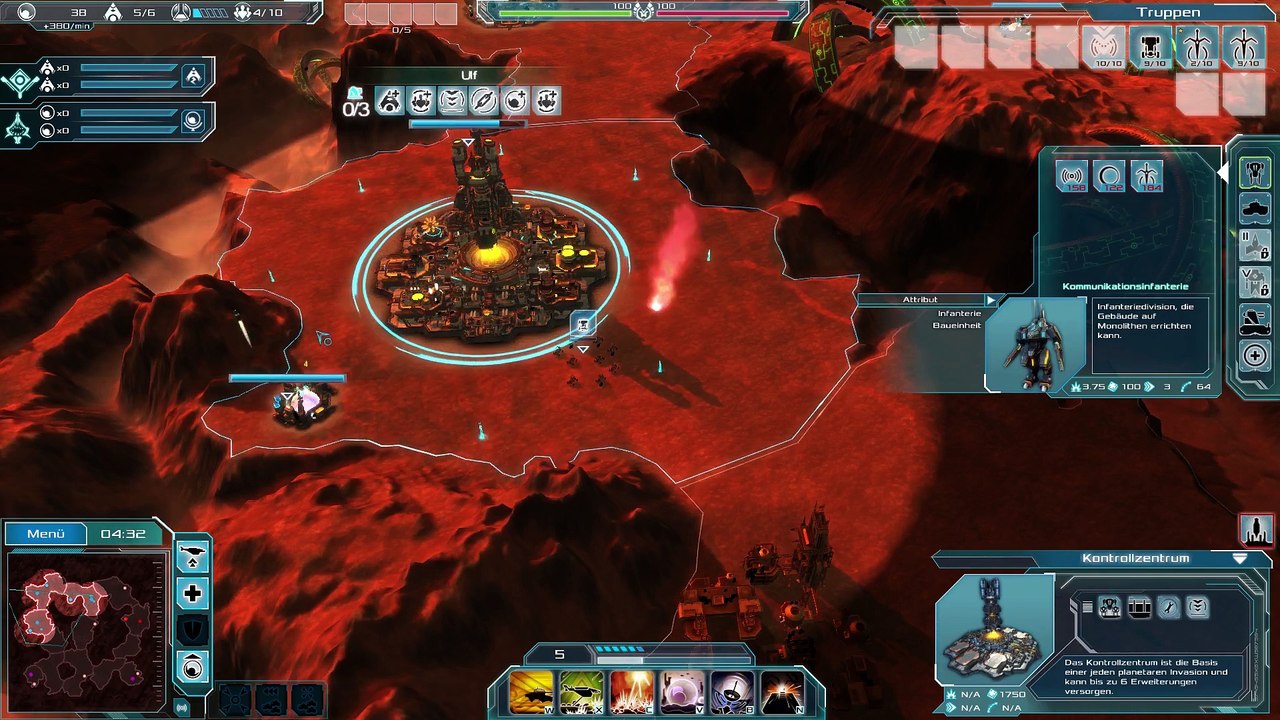The image size is (1280, 720).
Task: Click the circled plus button in side bar
Action: [1255, 355]
